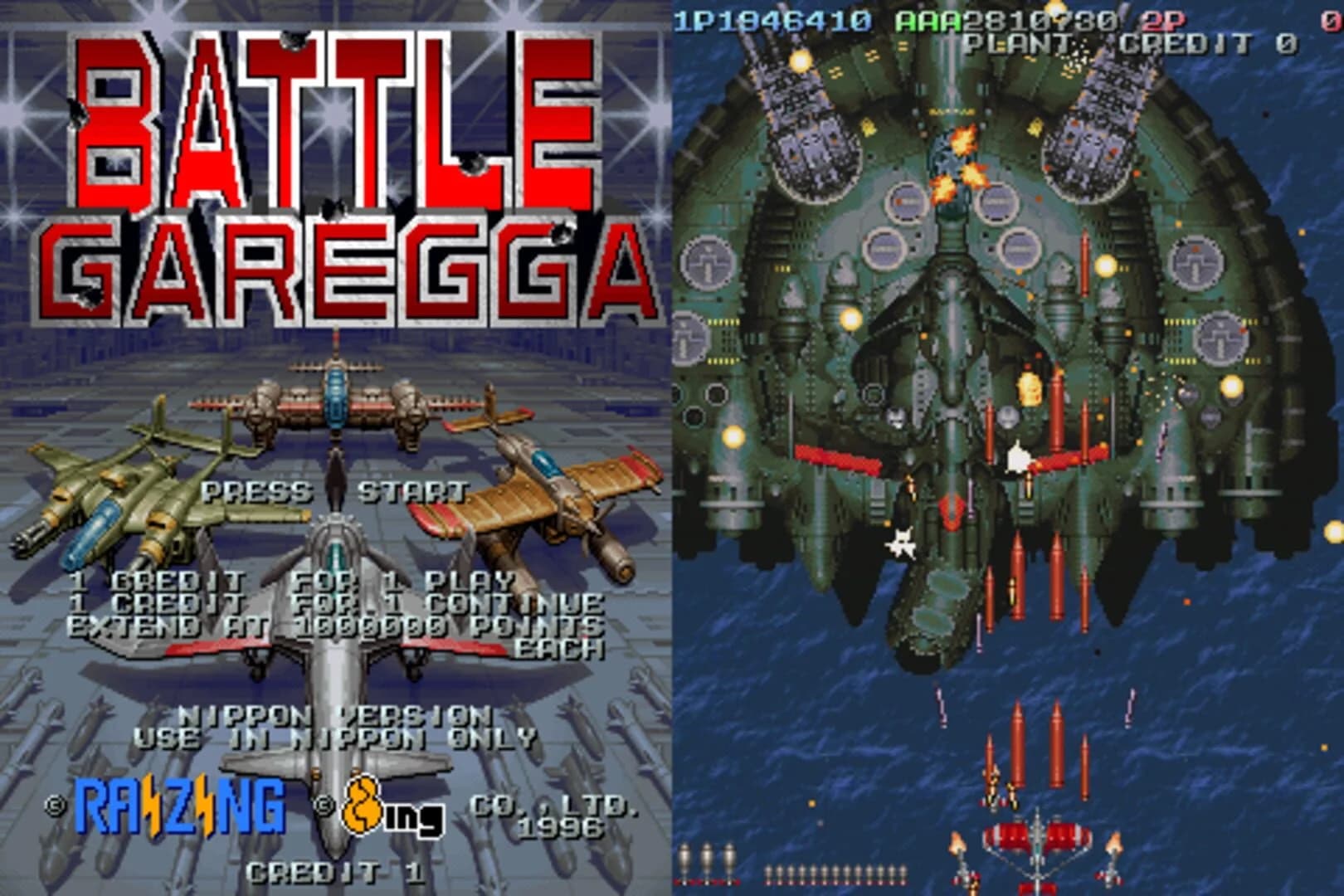Switch to the title screen panel
The image size is (1344, 896).
pyautogui.click(x=336, y=448)
